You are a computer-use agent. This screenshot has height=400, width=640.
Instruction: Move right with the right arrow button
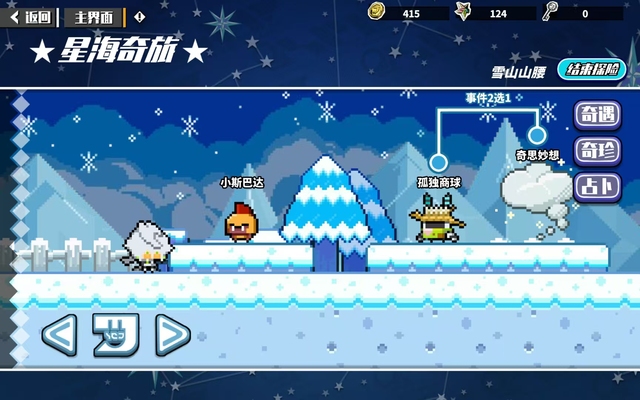coord(172,334)
